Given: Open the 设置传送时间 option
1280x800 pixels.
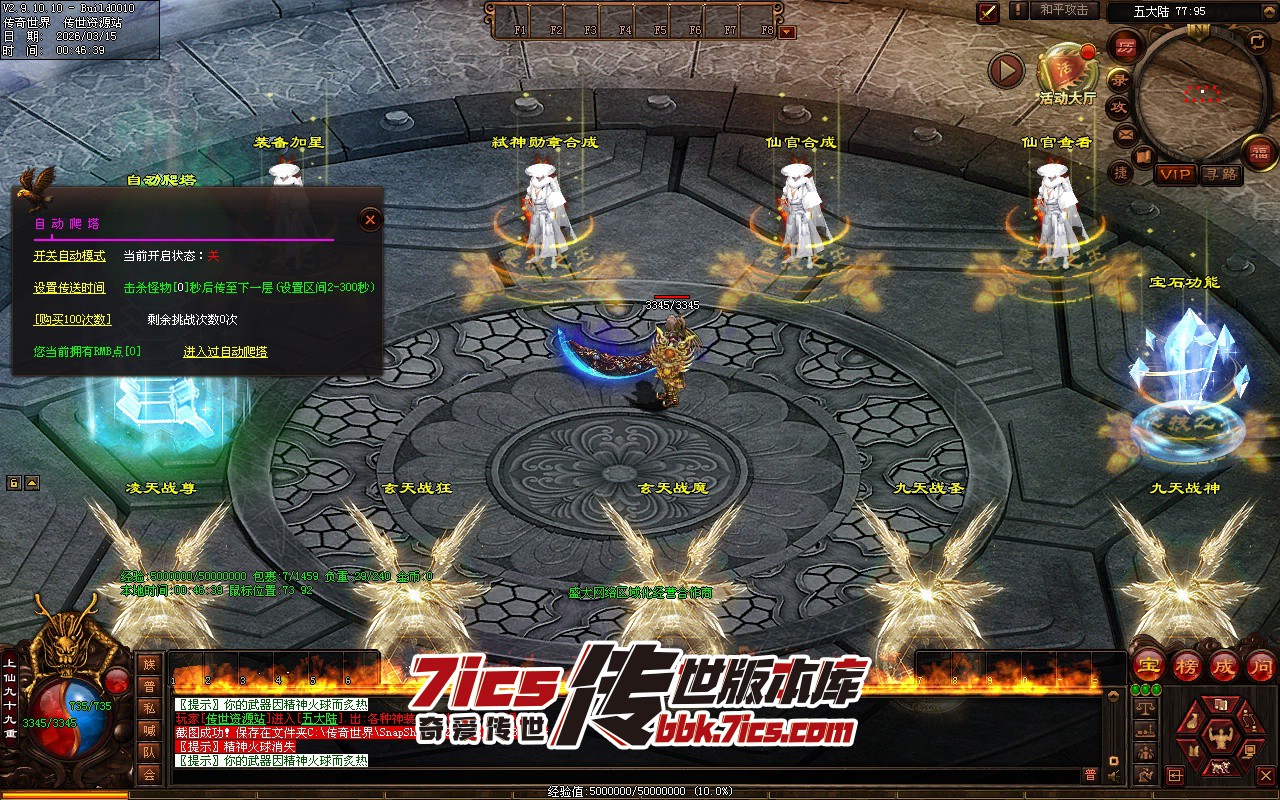Looking at the screenshot, I should (69, 288).
